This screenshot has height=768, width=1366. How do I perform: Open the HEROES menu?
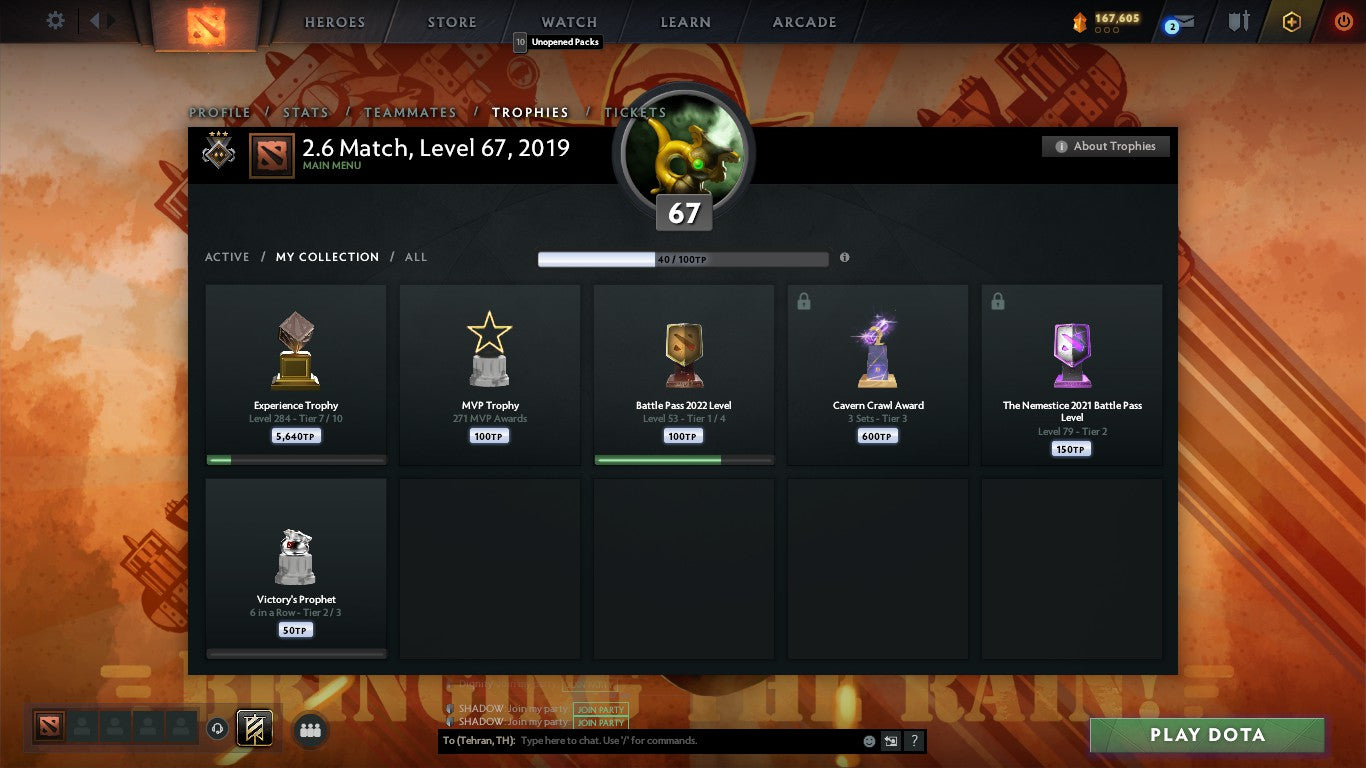pos(335,21)
